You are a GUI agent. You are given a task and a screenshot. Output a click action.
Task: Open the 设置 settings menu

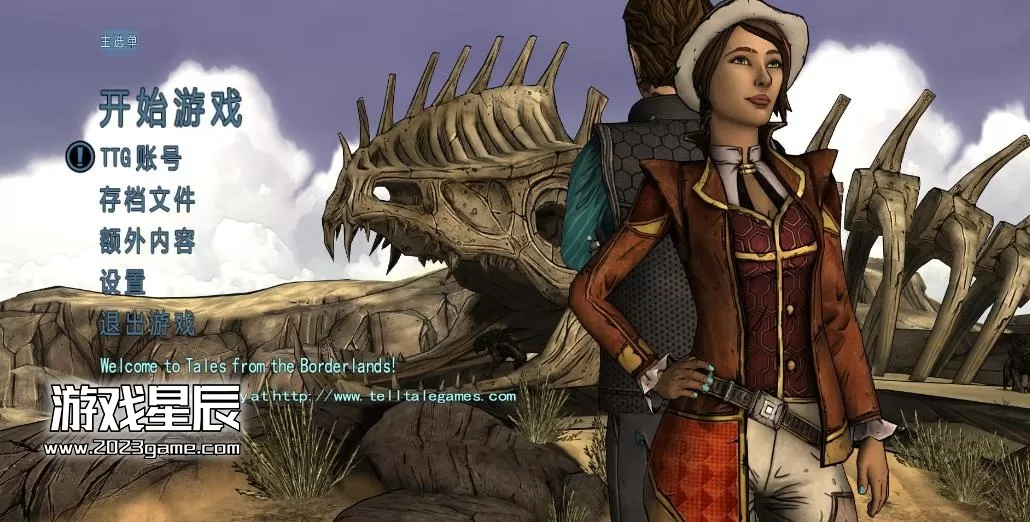pos(123,282)
